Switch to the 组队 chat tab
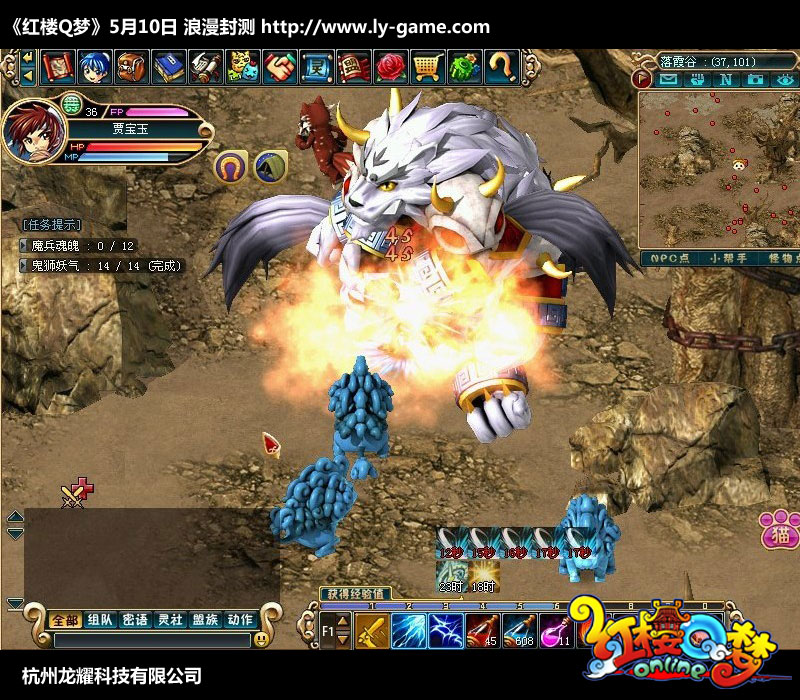The width and height of the screenshot is (800, 700). tap(100, 620)
